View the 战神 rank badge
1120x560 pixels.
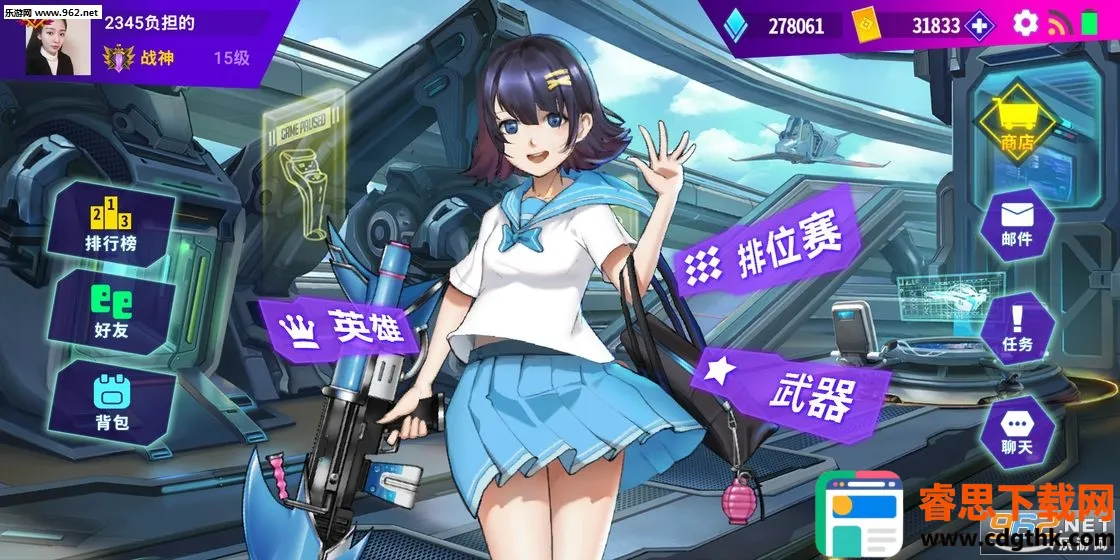[x=120, y=58]
